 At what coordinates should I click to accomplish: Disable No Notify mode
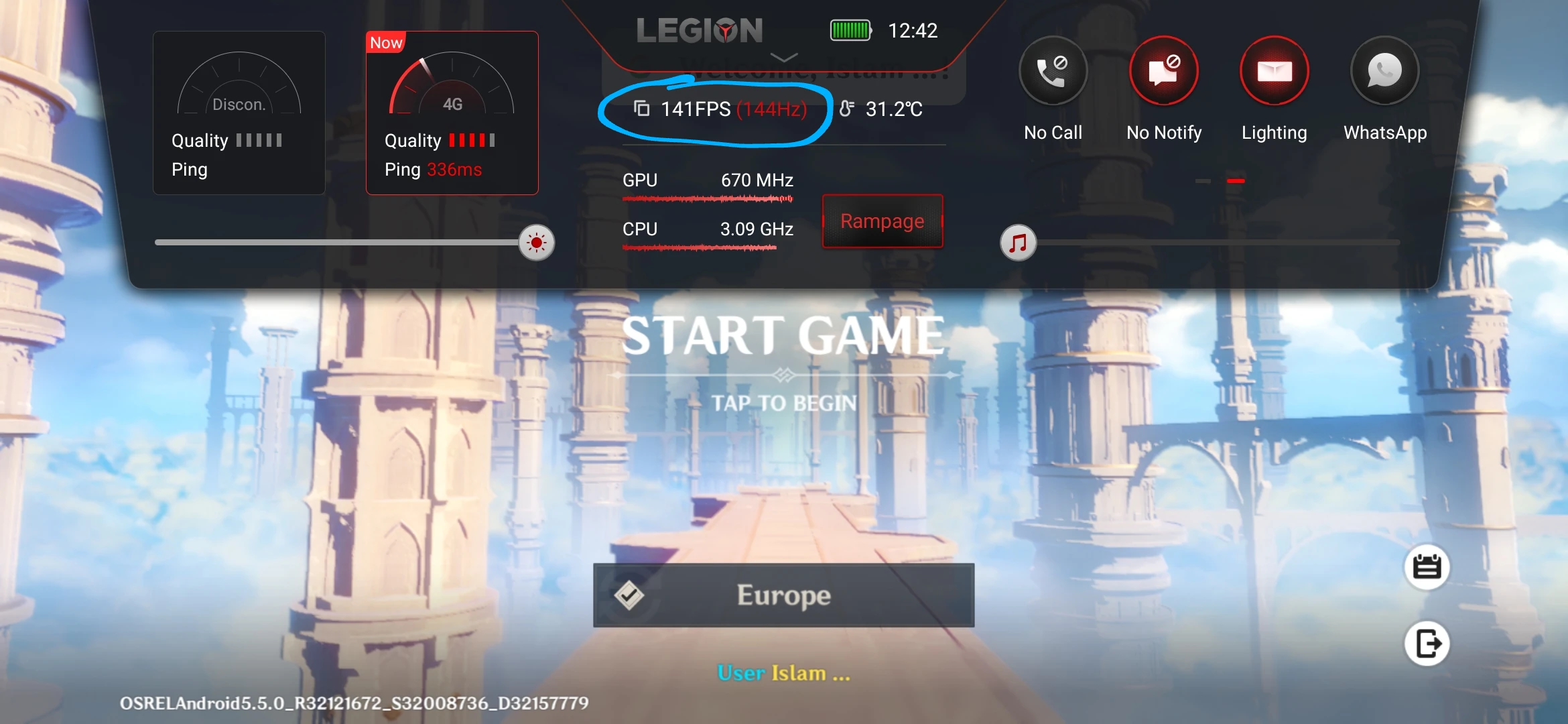(1163, 70)
